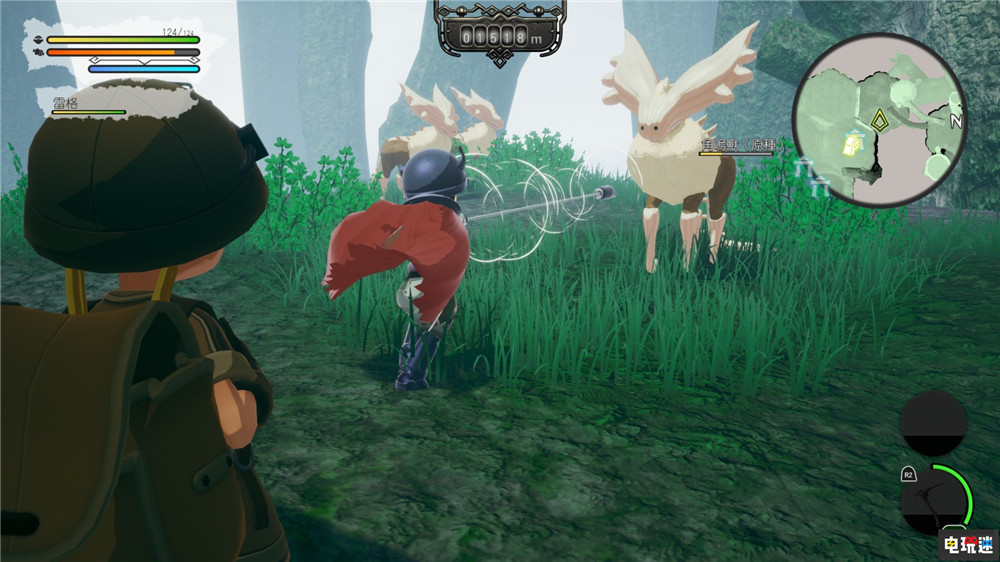Select companion 雷格 nameplate

[68, 102]
